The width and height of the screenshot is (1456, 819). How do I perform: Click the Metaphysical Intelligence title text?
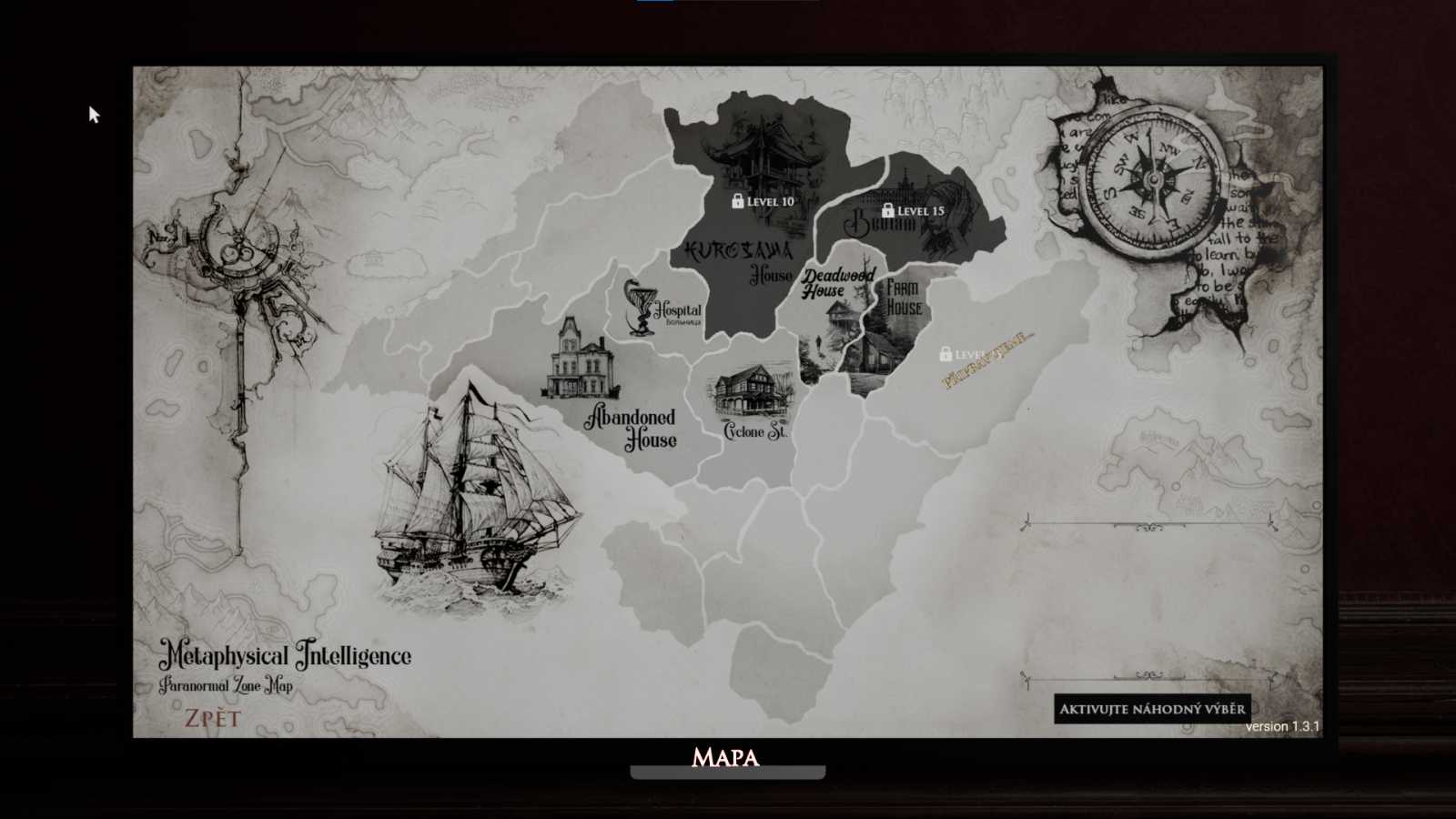(x=288, y=654)
